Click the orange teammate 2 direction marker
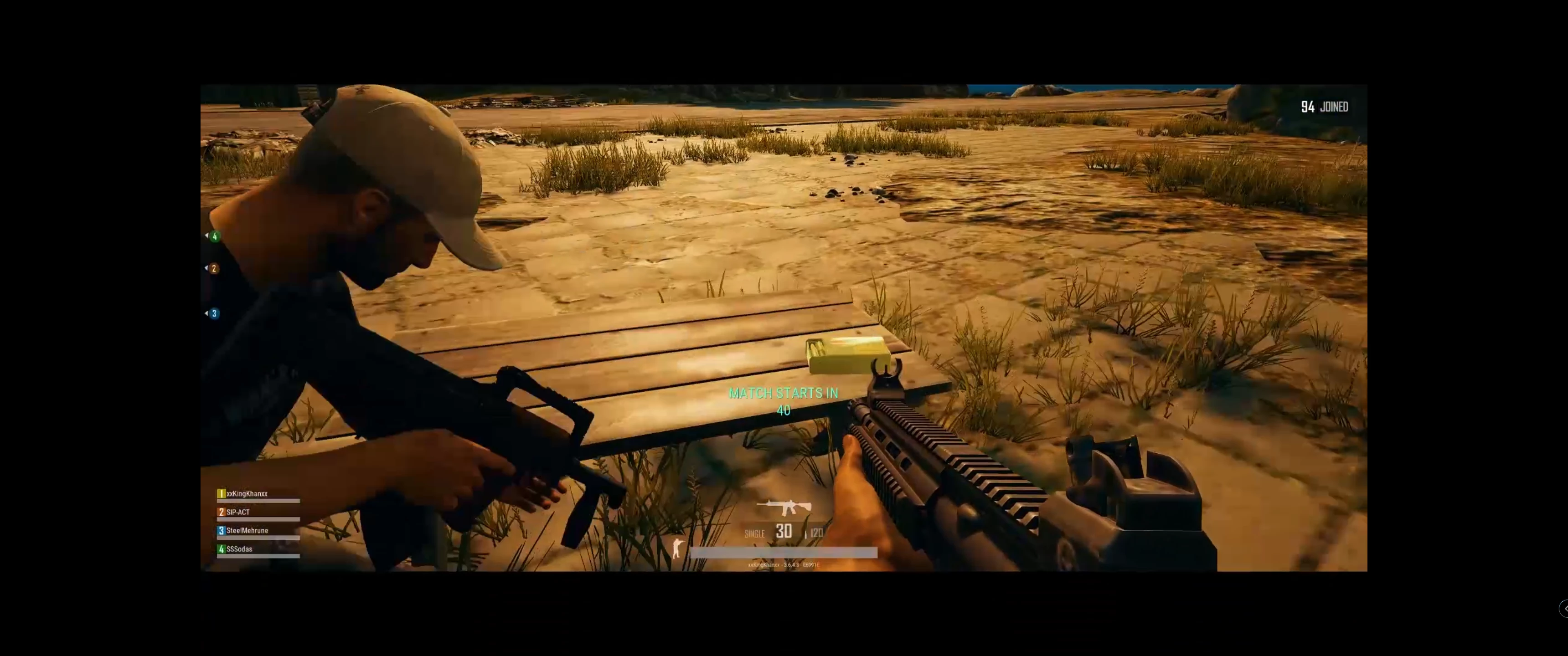Viewport: 1568px width, 656px height. [213, 268]
